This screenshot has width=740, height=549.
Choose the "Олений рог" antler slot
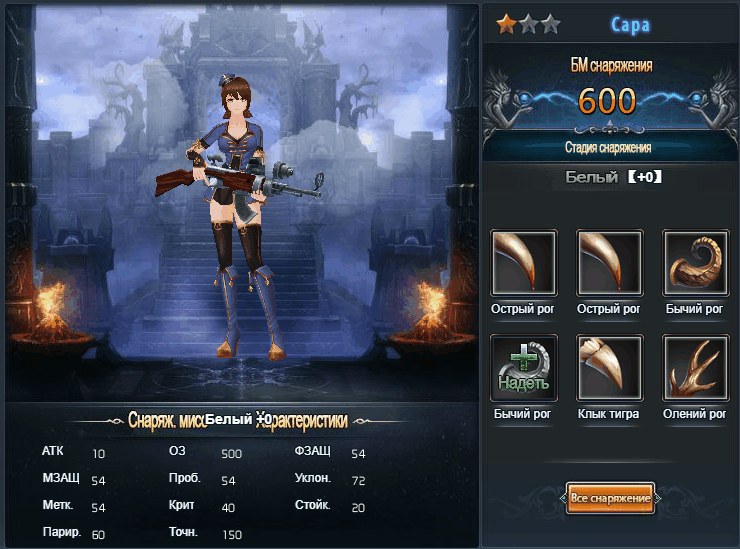coord(696,368)
